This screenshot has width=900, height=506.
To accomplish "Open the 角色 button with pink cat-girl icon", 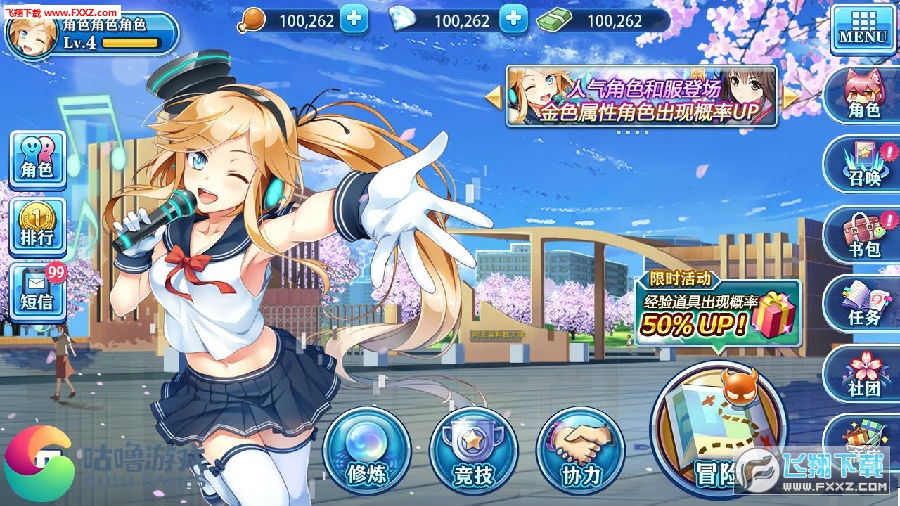I will [x=862, y=95].
